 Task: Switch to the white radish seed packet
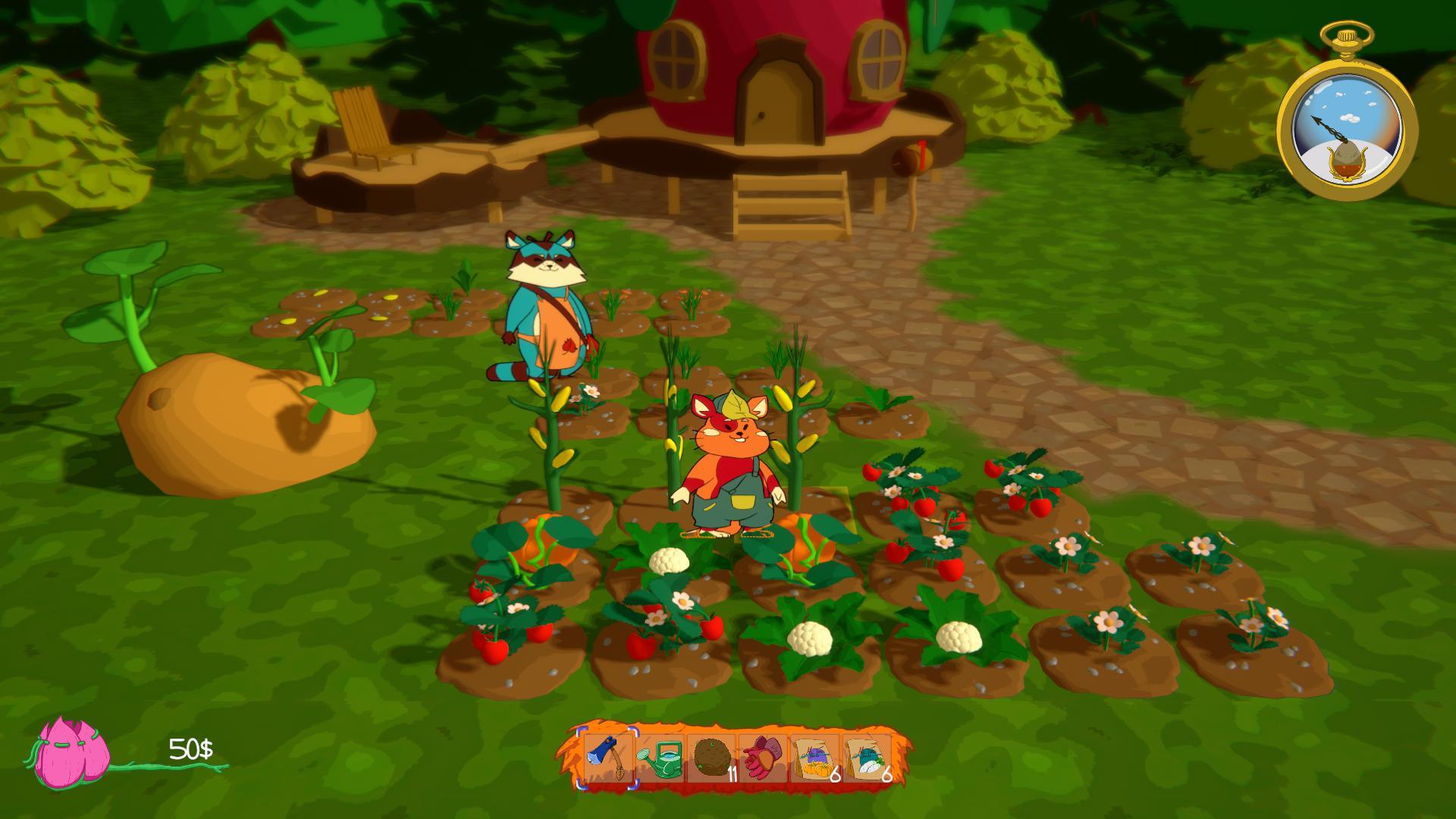click(x=866, y=758)
